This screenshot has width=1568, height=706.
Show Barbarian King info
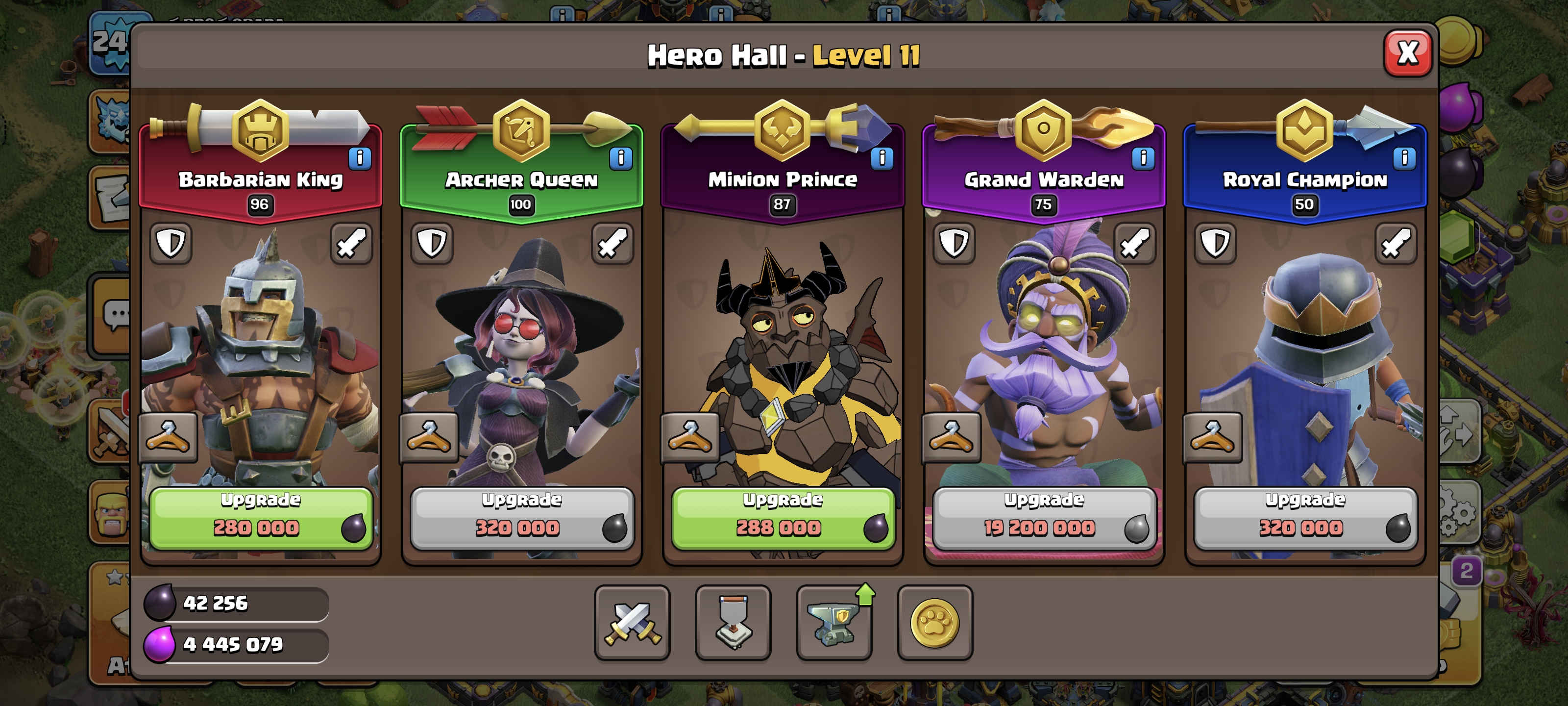[x=360, y=158]
